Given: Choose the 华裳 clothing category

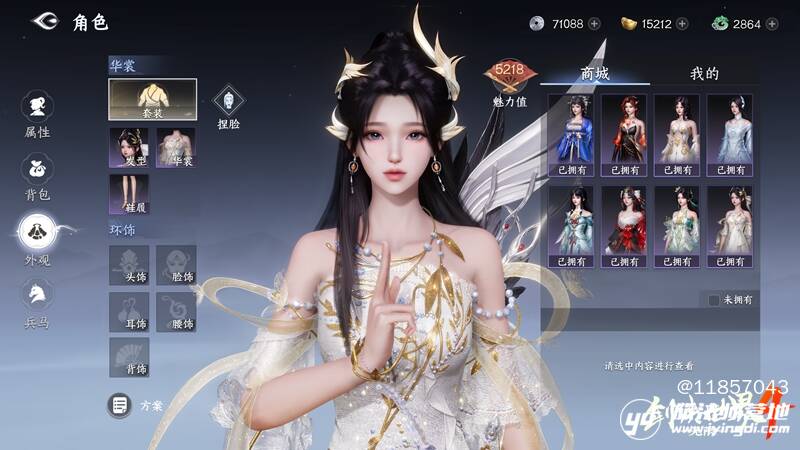Looking at the screenshot, I should tap(175, 147).
